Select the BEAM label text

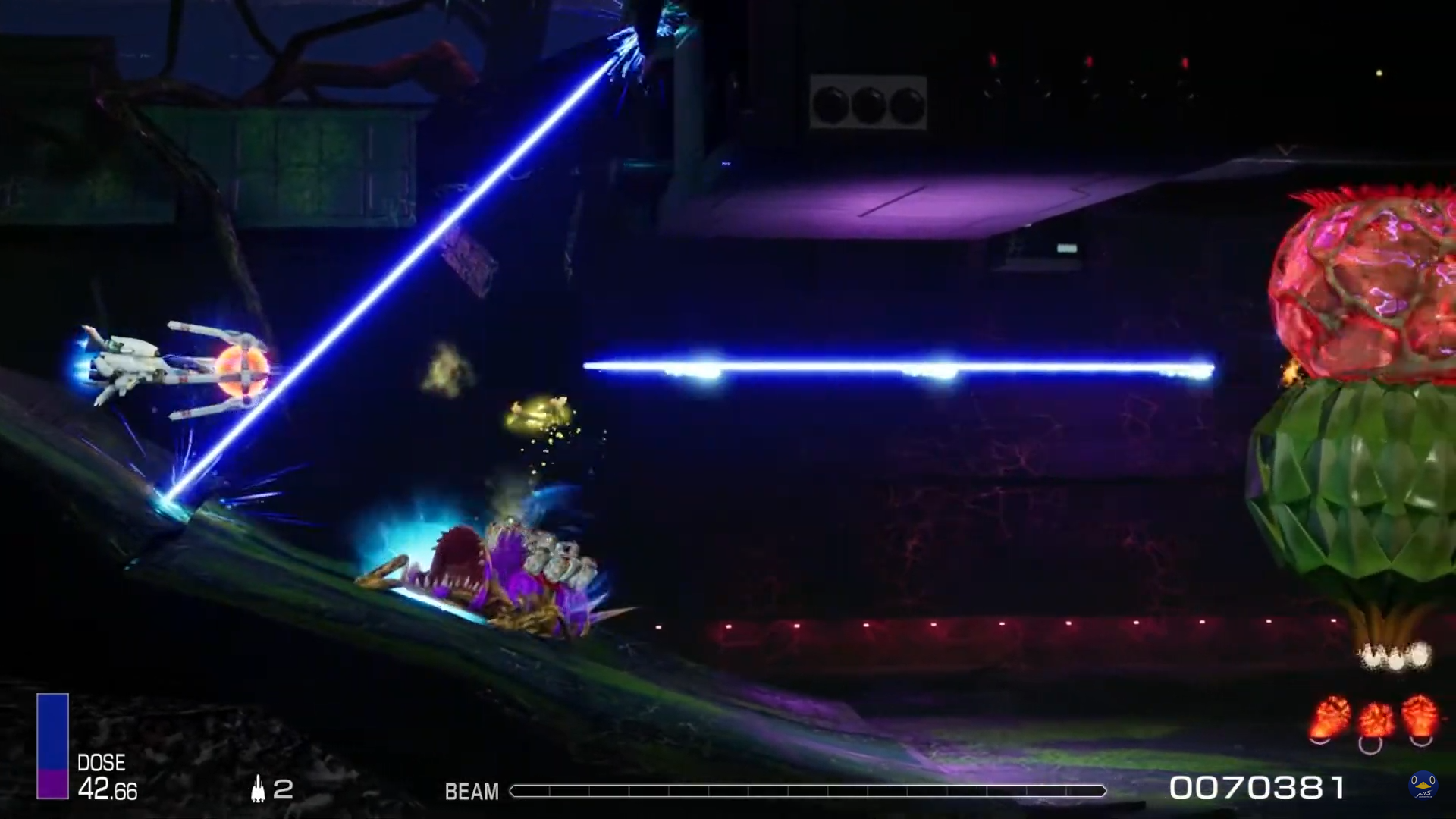472,792
